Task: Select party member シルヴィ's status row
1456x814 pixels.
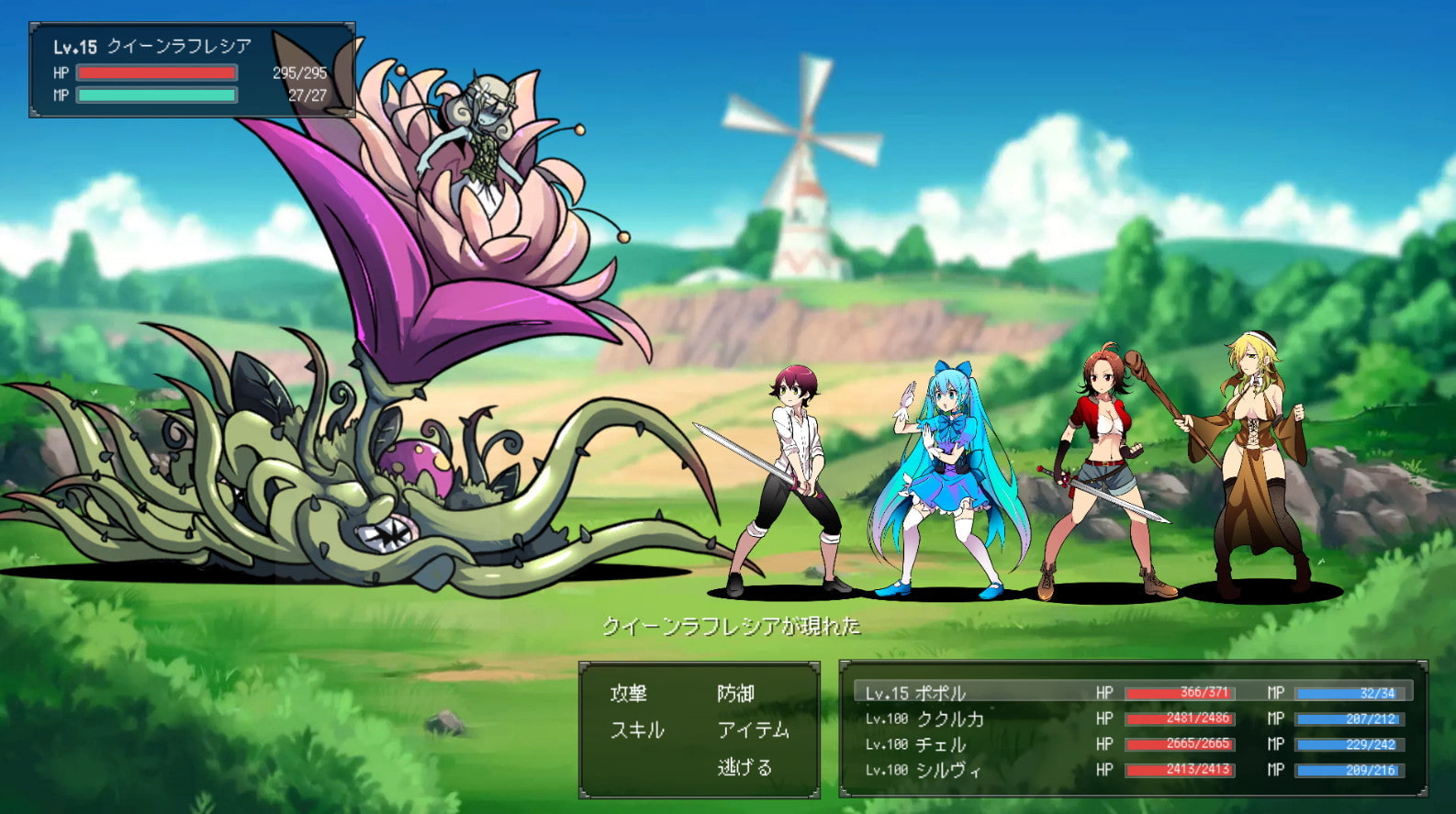Action: 1133,770
